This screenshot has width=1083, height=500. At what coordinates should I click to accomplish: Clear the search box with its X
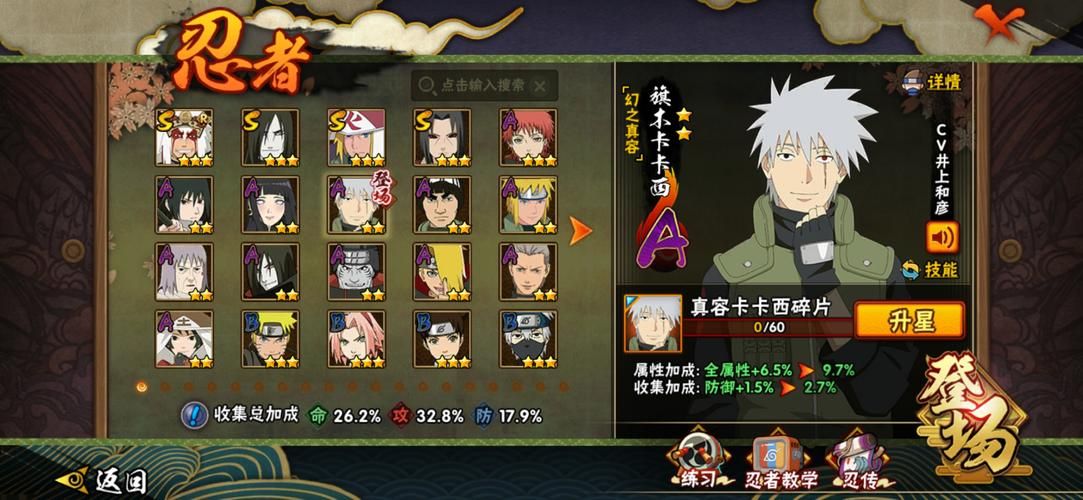coord(541,86)
